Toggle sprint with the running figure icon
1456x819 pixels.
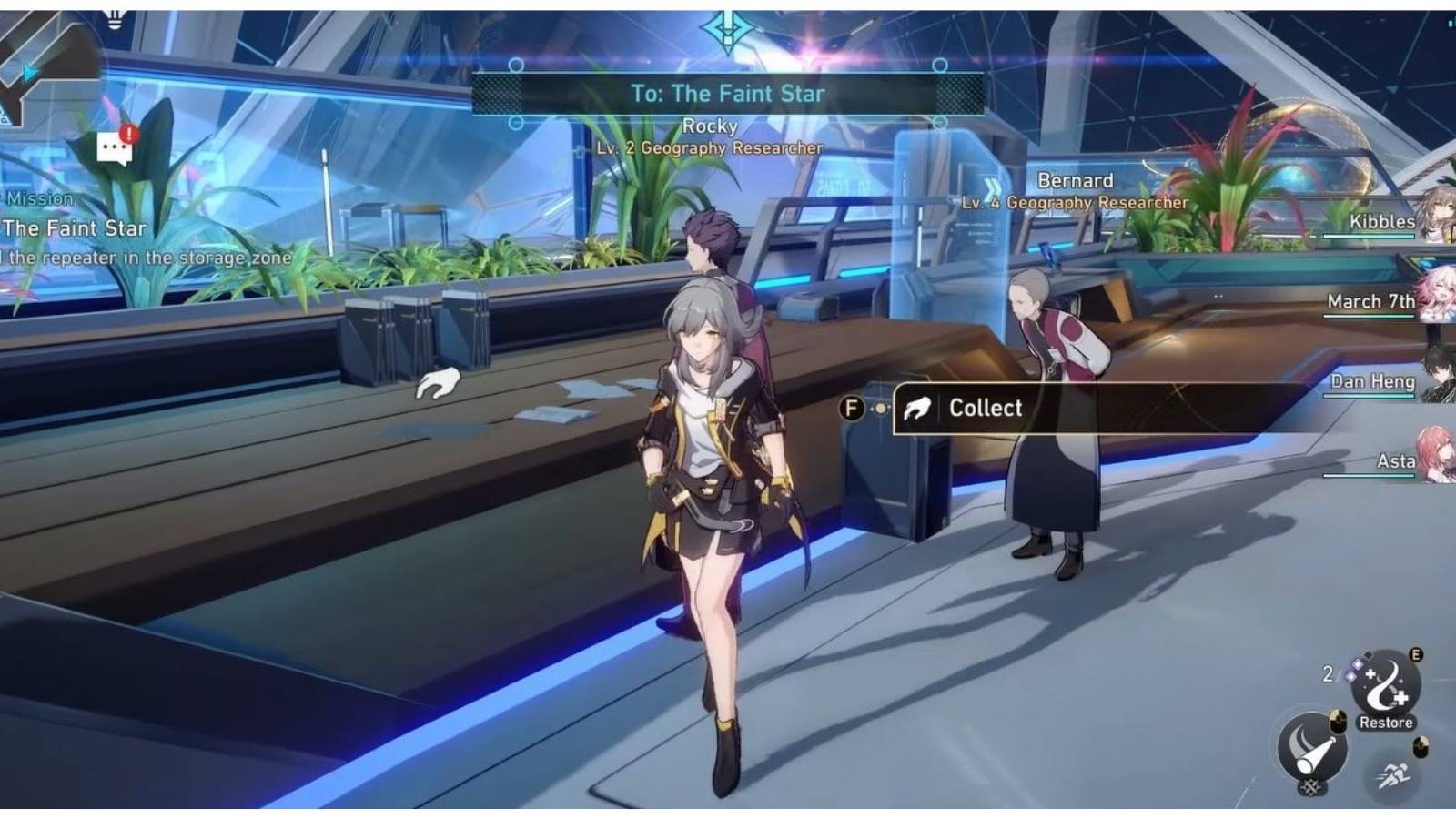[1394, 773]
